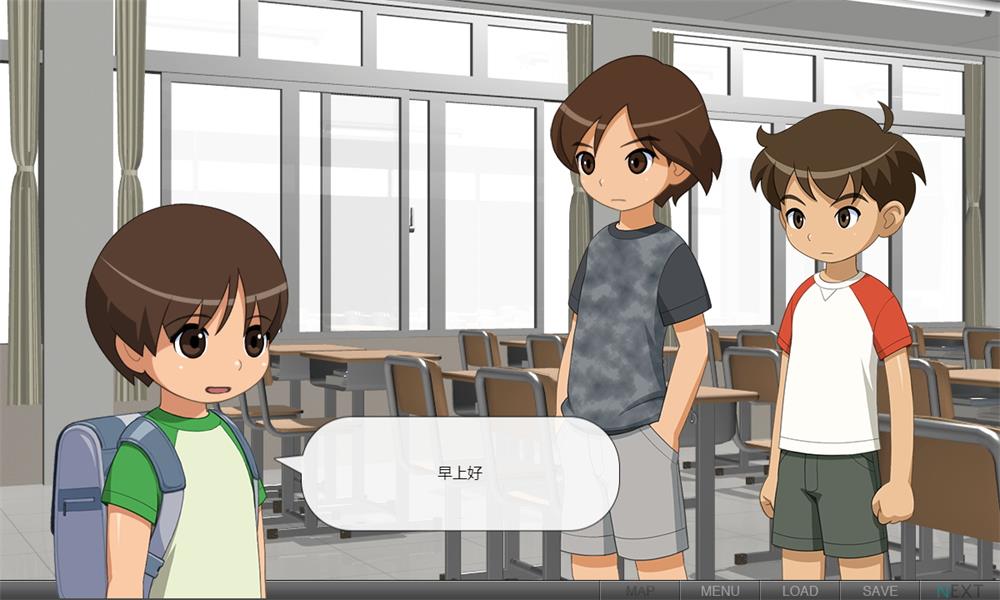Save progress using the SAVE button
1000x600 pixels.
(x=880, y=591)
